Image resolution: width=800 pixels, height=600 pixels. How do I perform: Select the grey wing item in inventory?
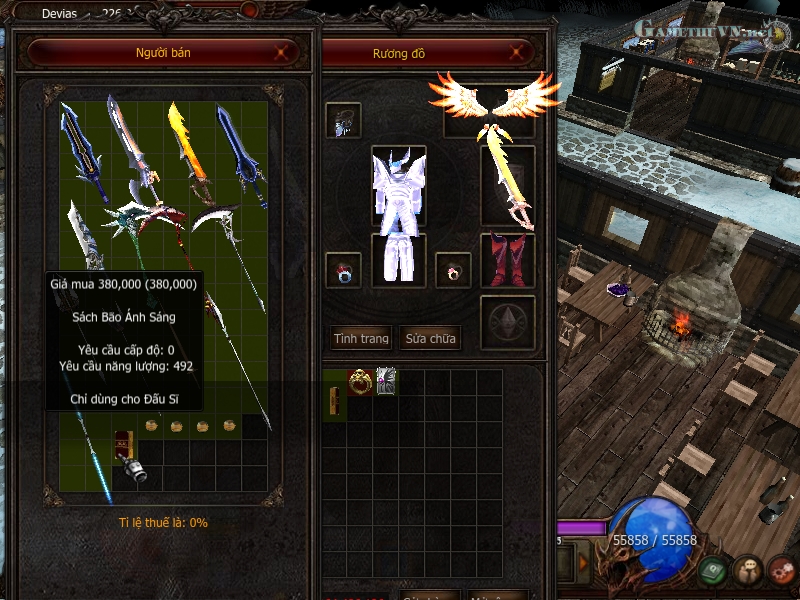386,380
